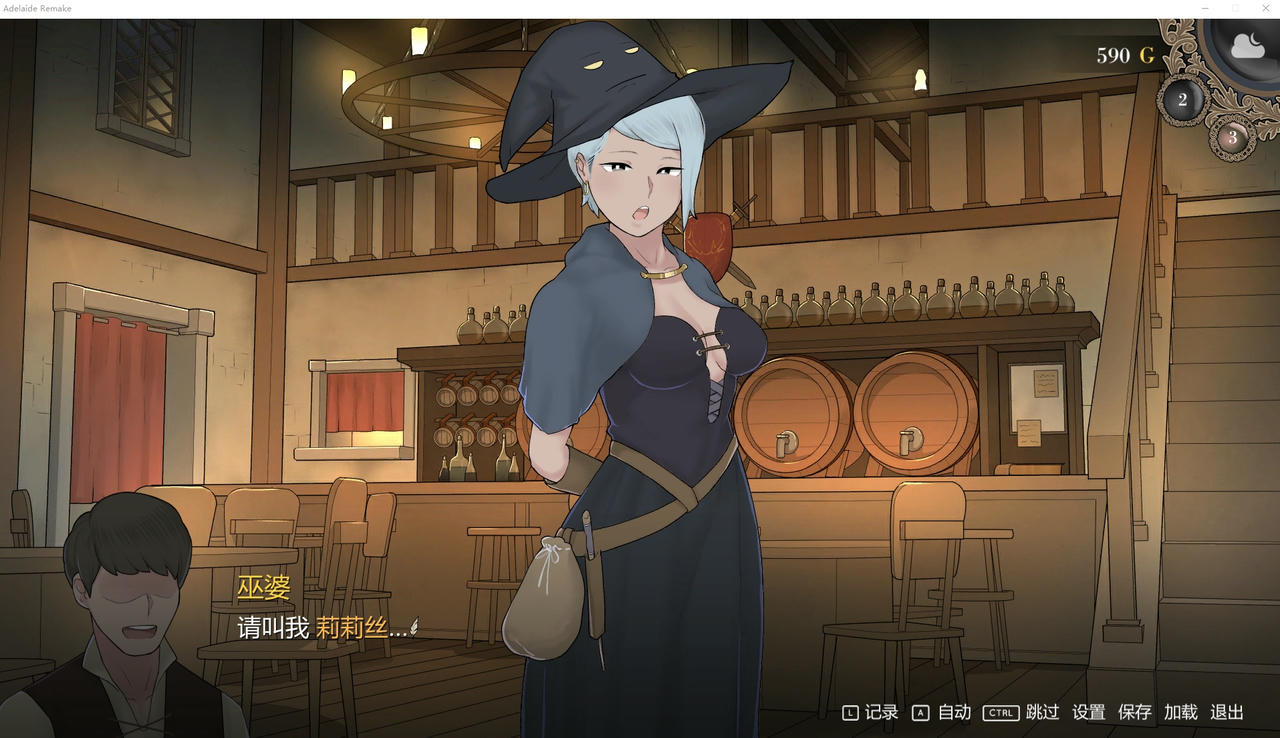Open the save menu with 保存

1135,712
